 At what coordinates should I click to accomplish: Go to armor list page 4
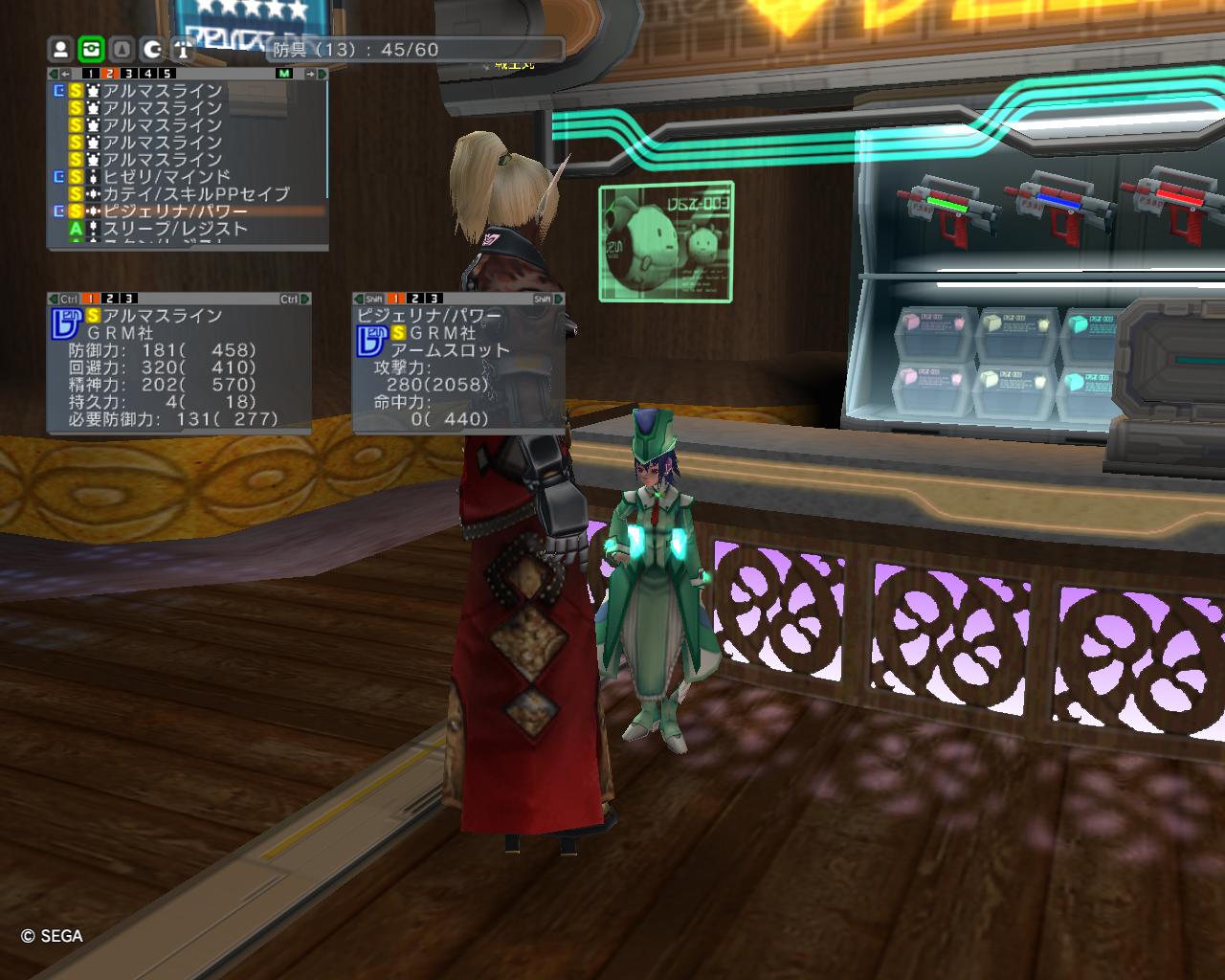click(147, 74)
